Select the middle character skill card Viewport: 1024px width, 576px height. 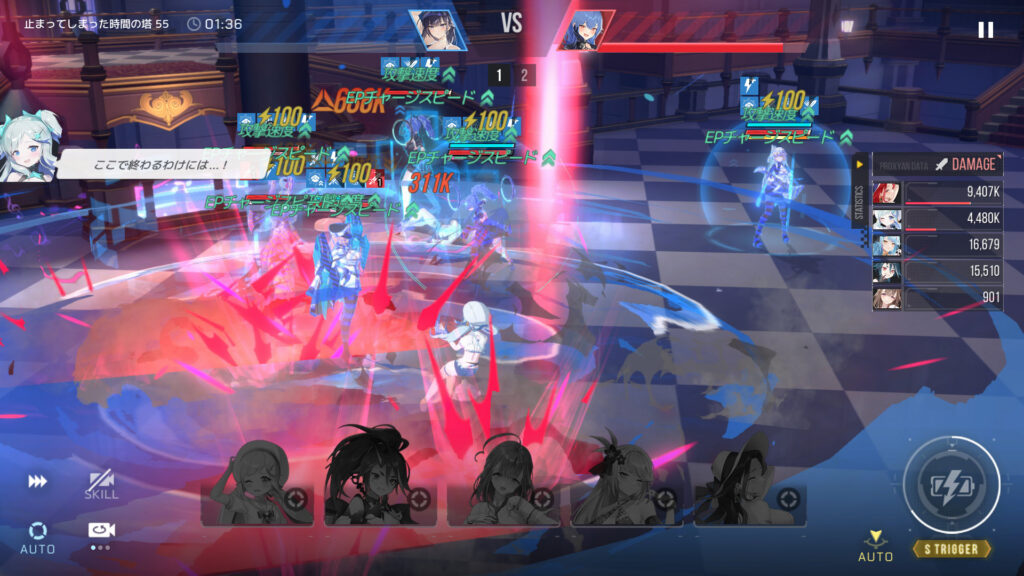tap(503, 482)
